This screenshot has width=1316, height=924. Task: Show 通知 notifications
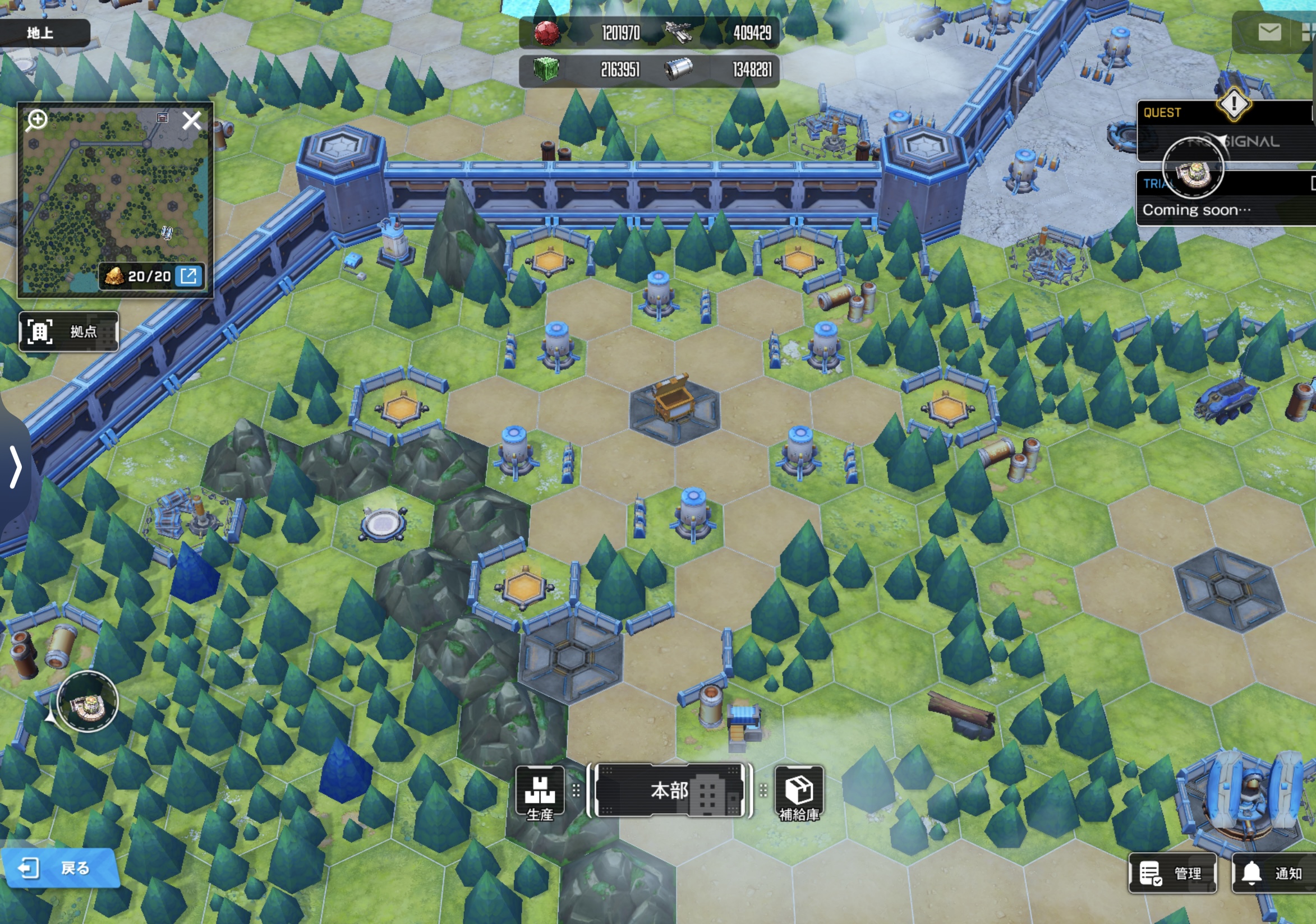click(x=1274, y=873)
